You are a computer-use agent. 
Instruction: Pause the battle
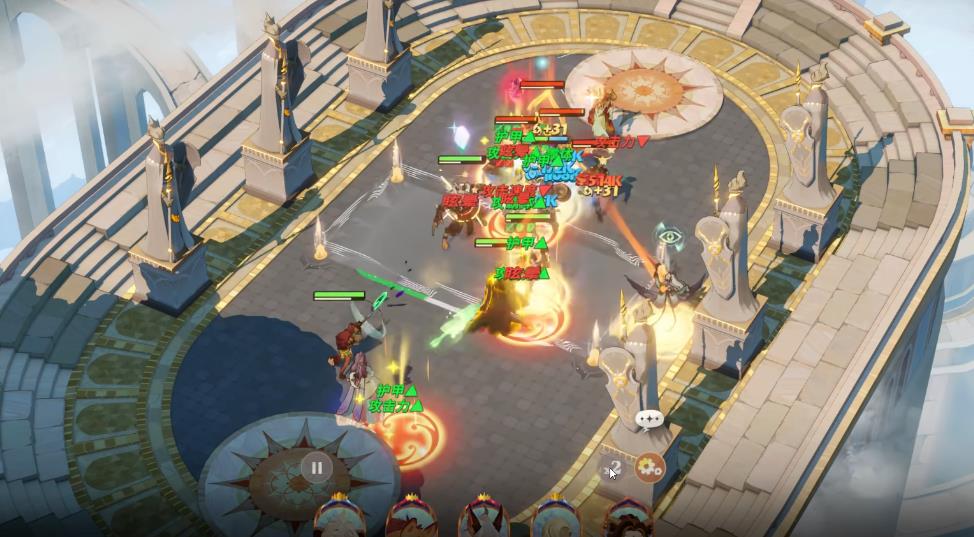pyautogui.click(x=316, y=466)
